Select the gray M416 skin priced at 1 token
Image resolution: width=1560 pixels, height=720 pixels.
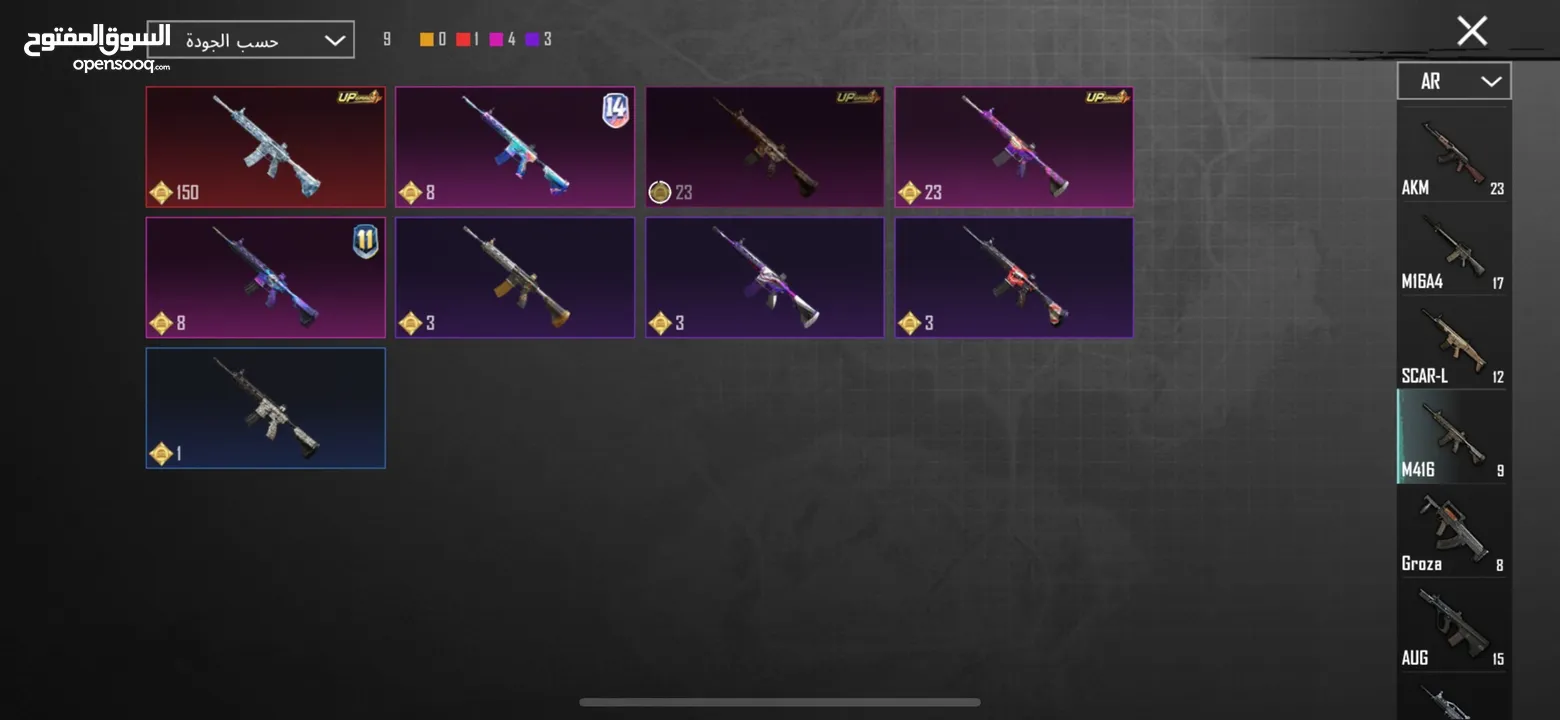click(265, 408)
